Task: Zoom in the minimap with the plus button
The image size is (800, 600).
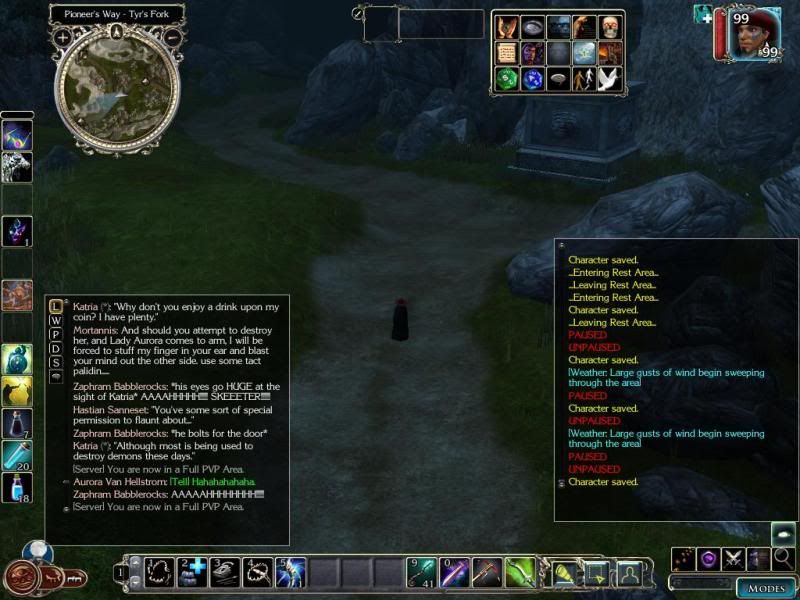Action: click(62, 37)
